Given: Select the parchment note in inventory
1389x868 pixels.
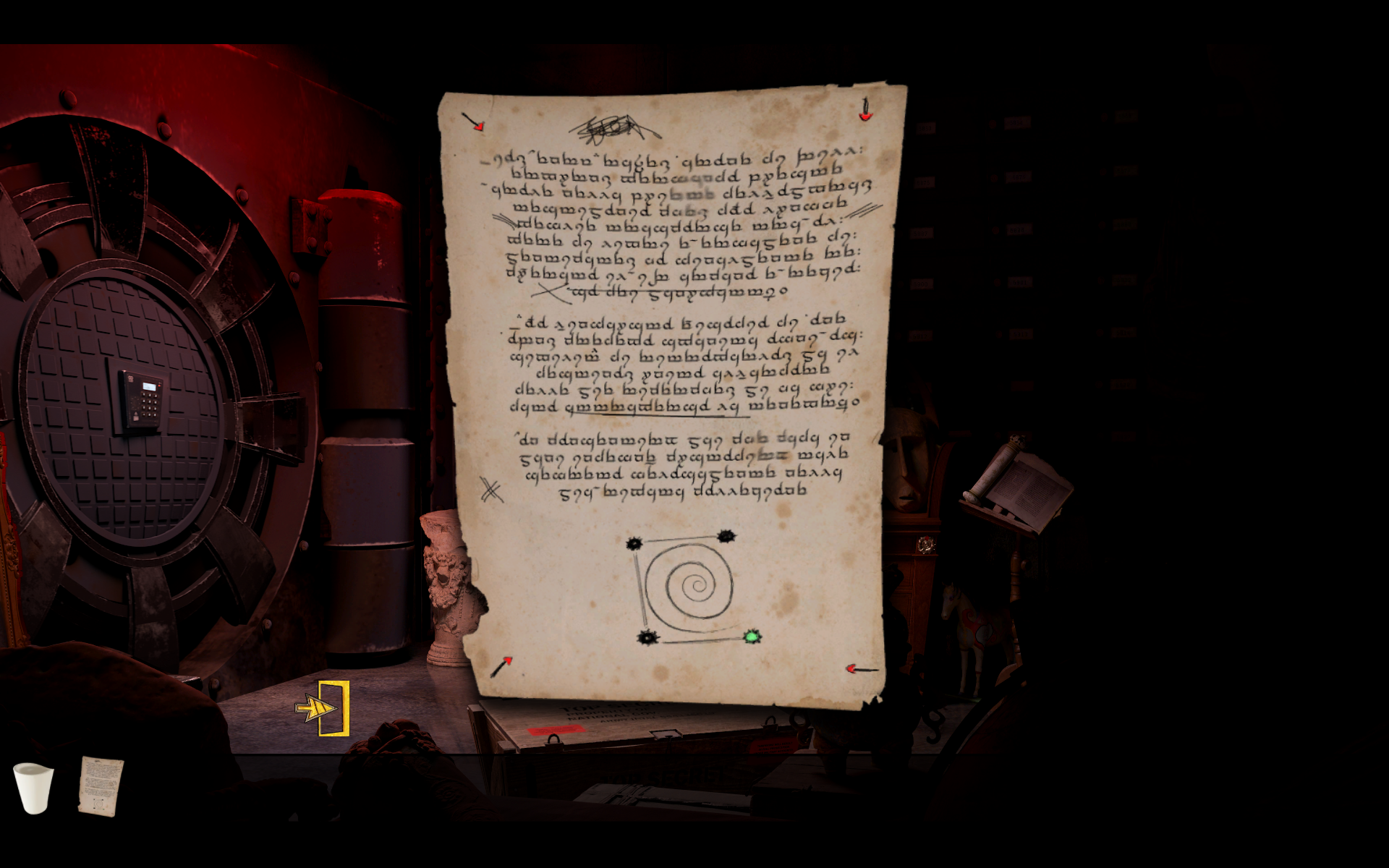Looking at the screenshot, I should pyautogui.click(x=101, y=786).
